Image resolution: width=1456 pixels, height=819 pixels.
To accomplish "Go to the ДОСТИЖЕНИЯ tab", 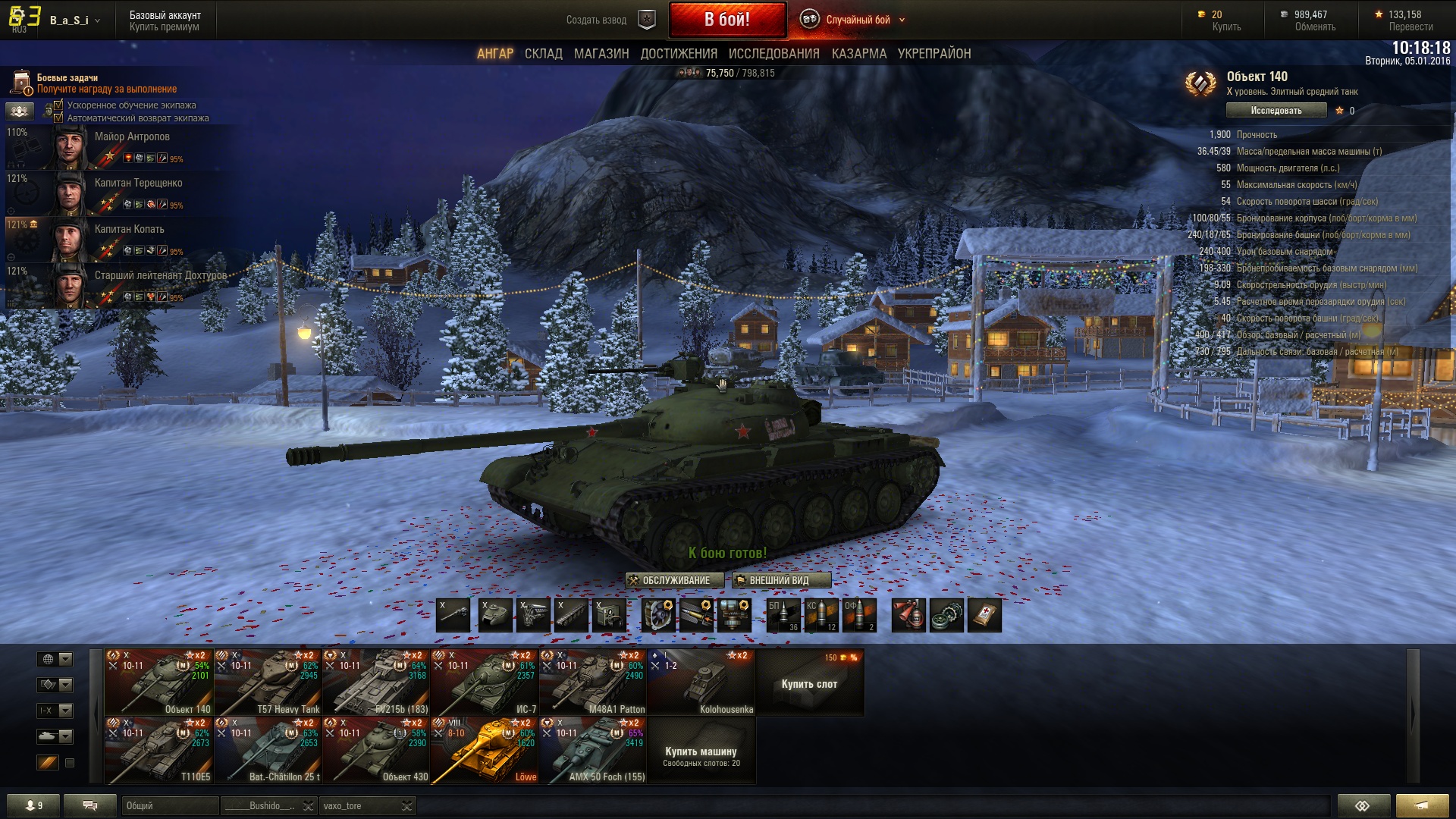I will (679, 54).
